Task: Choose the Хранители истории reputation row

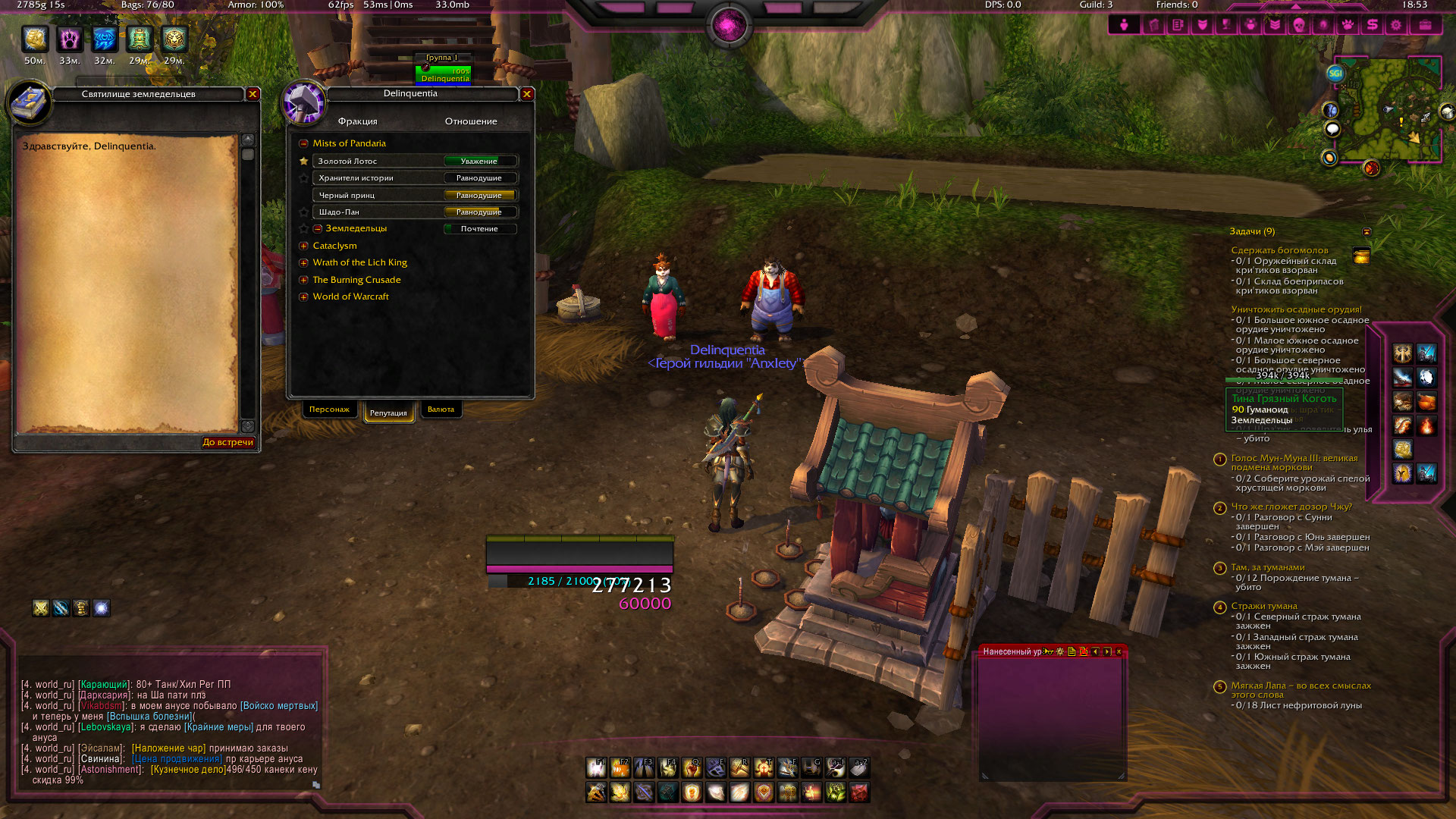Action: [x=379, y=178]
